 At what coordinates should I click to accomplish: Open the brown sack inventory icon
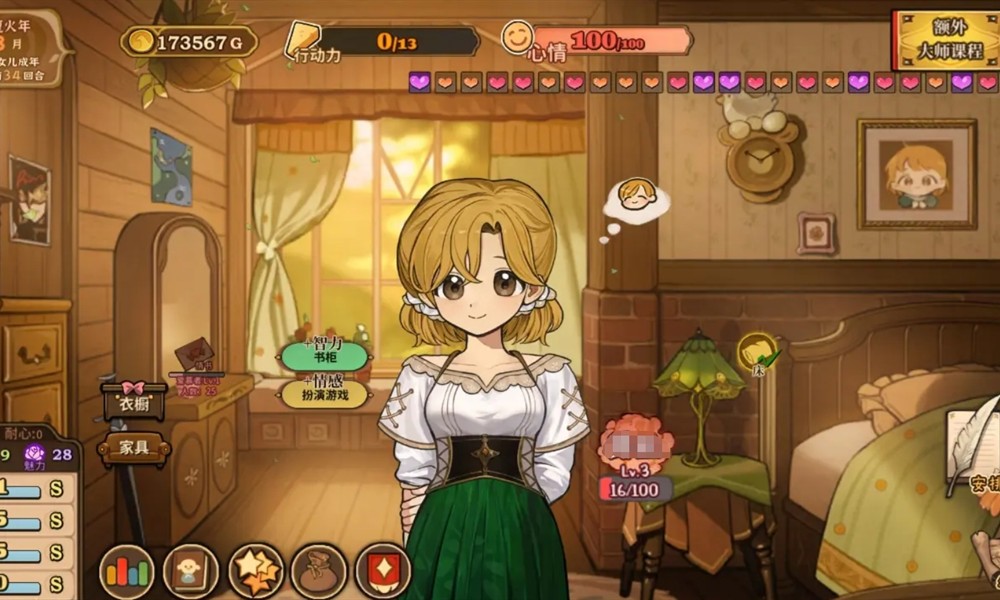point(319,572)
